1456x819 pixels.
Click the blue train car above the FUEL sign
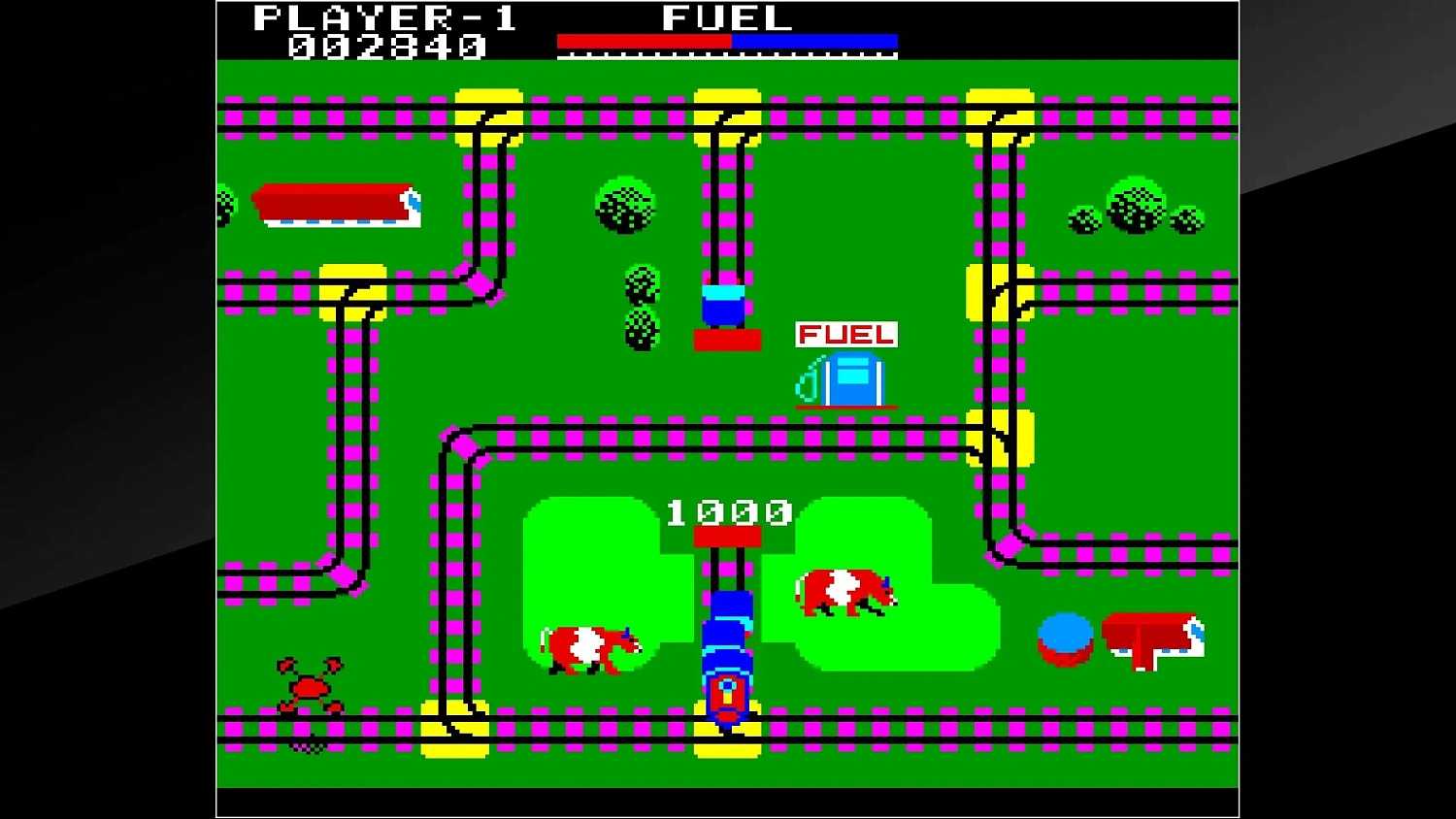(x=721, y=306)
